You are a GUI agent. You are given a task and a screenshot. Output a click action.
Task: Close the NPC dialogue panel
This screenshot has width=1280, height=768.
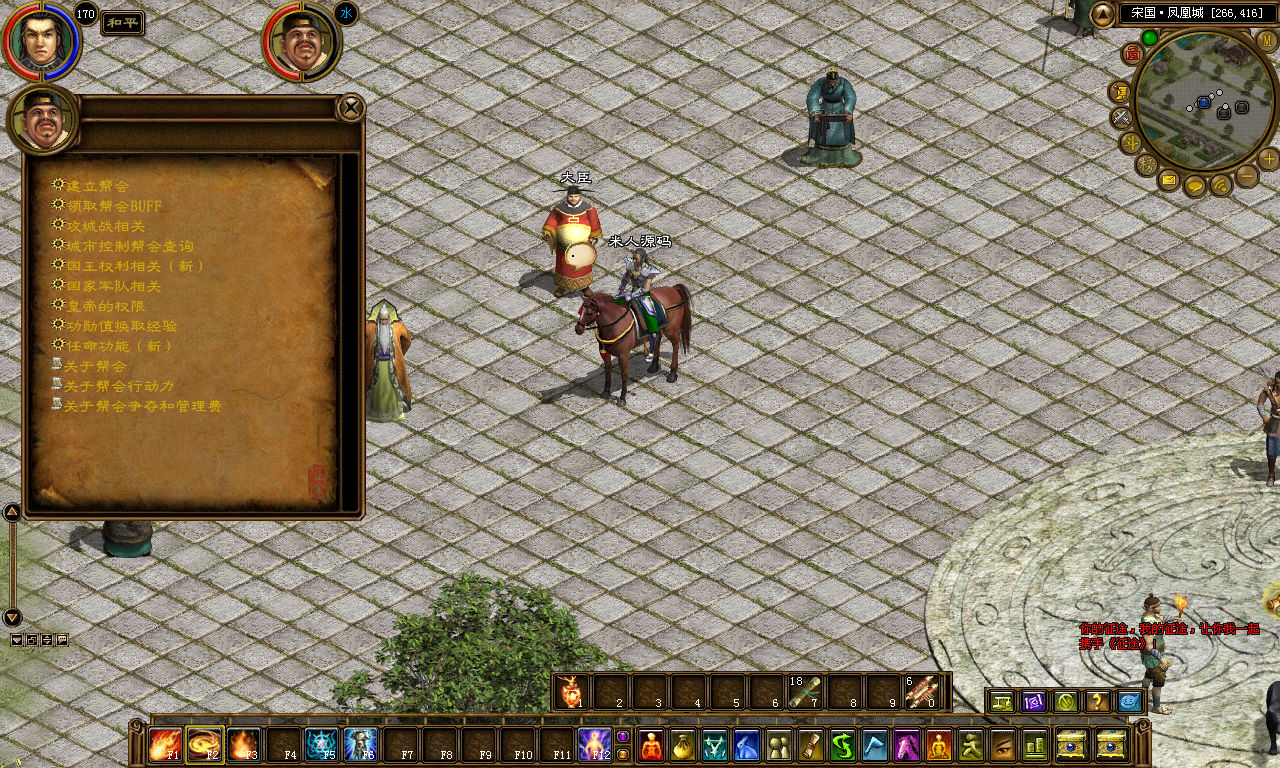(350, 107)
